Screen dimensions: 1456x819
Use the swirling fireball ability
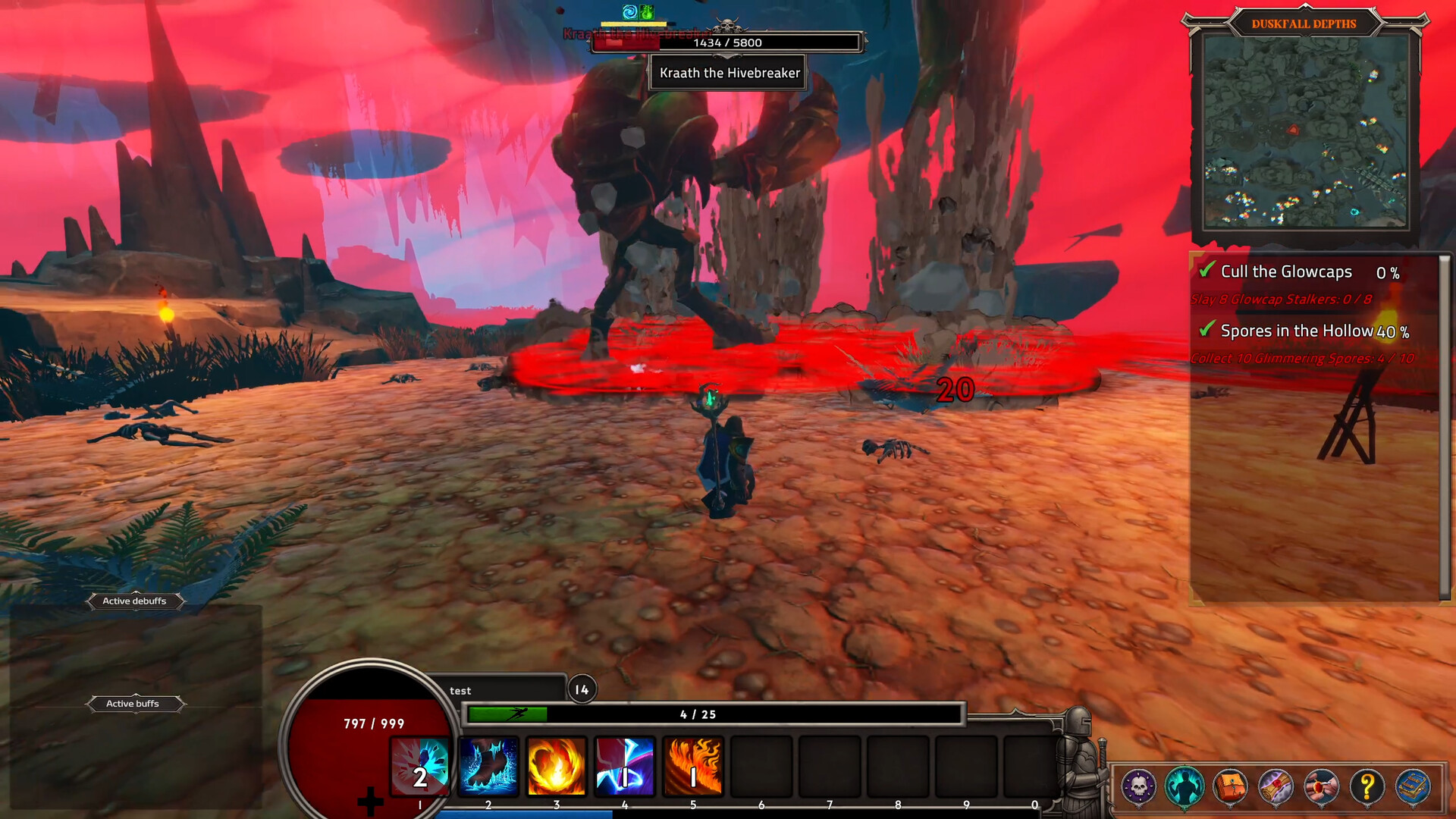(556, 766)
